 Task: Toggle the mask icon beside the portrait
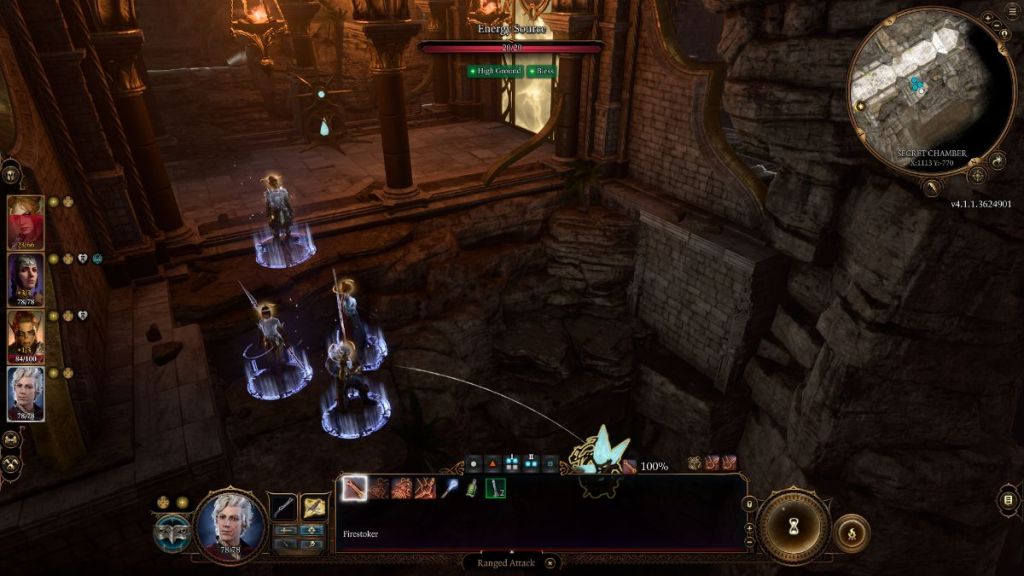pos(171,533)
